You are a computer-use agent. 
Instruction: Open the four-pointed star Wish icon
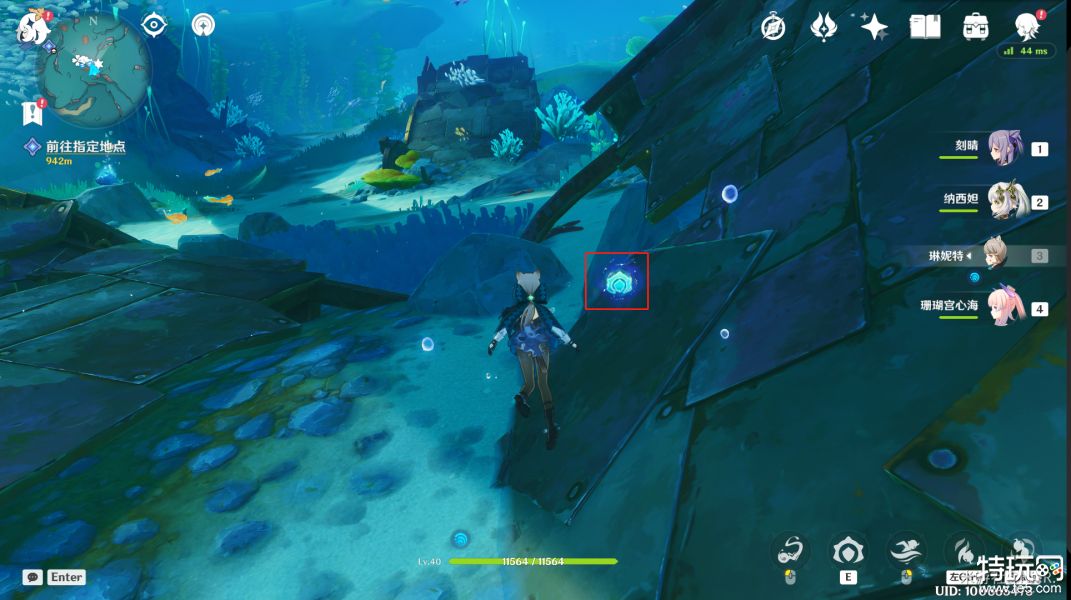pyautogui.click(x=874, y=27)
